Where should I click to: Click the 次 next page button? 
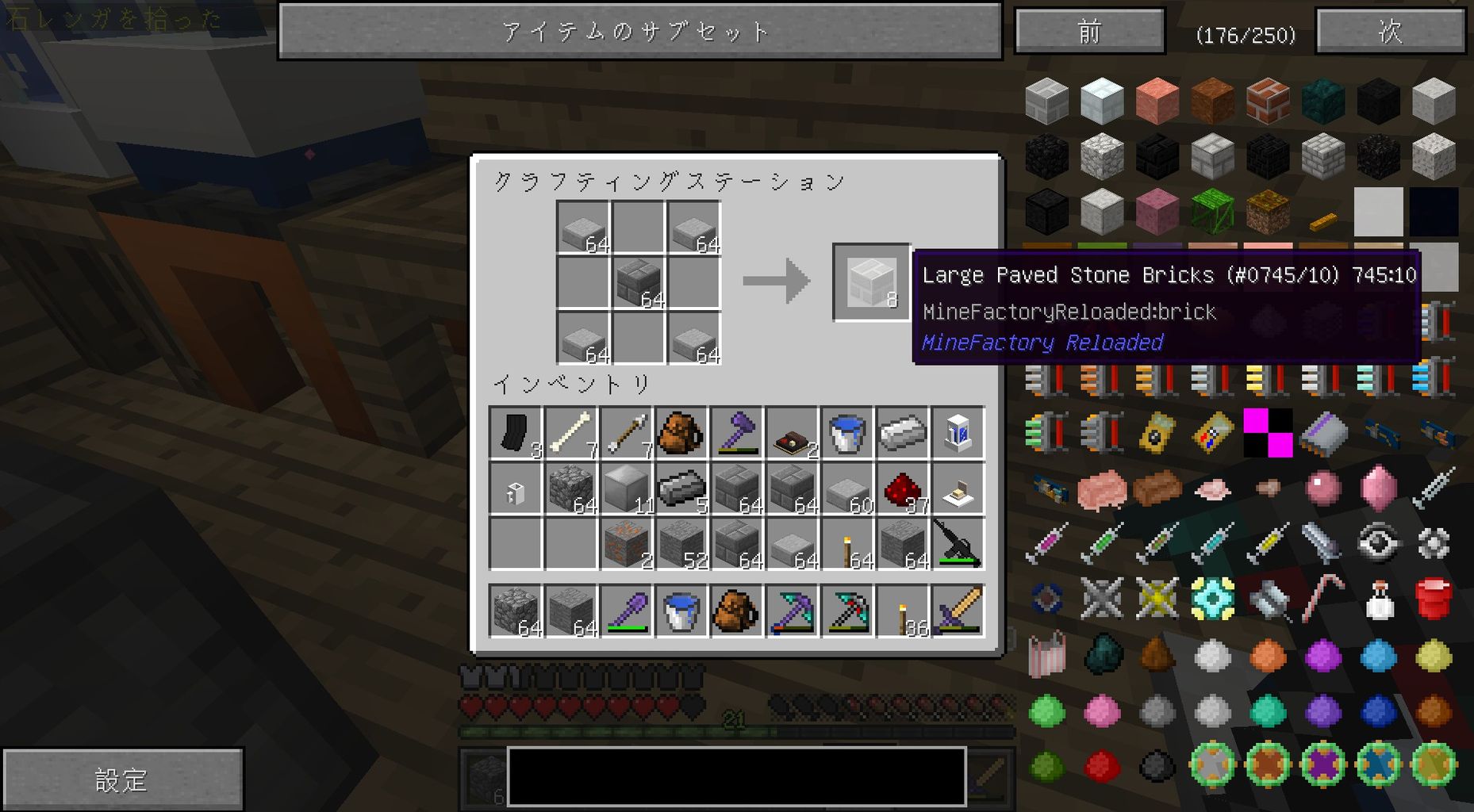click(1391, 32)
